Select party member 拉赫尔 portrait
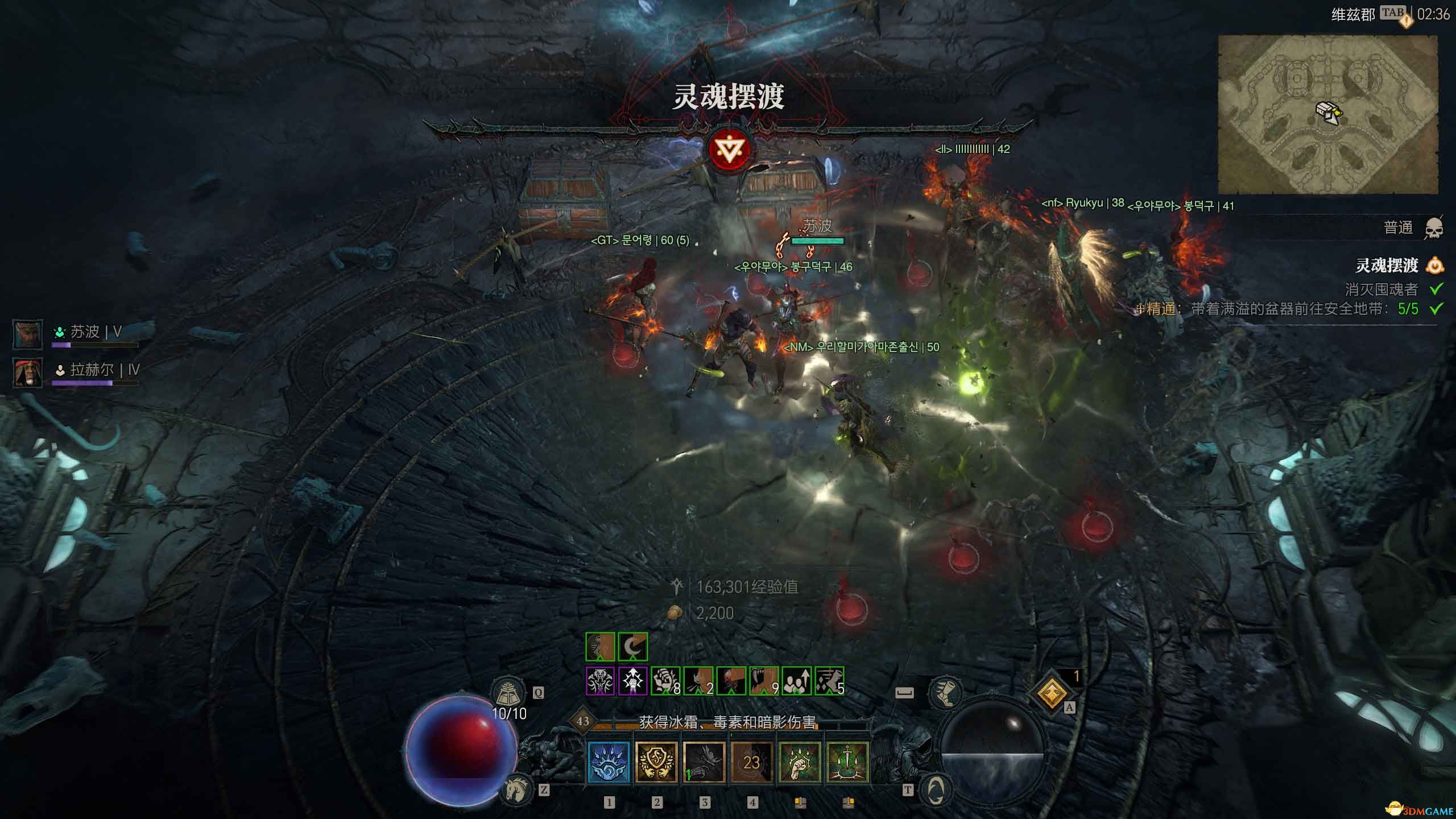Screen dimensions: 1456x819 pos(27,373)
